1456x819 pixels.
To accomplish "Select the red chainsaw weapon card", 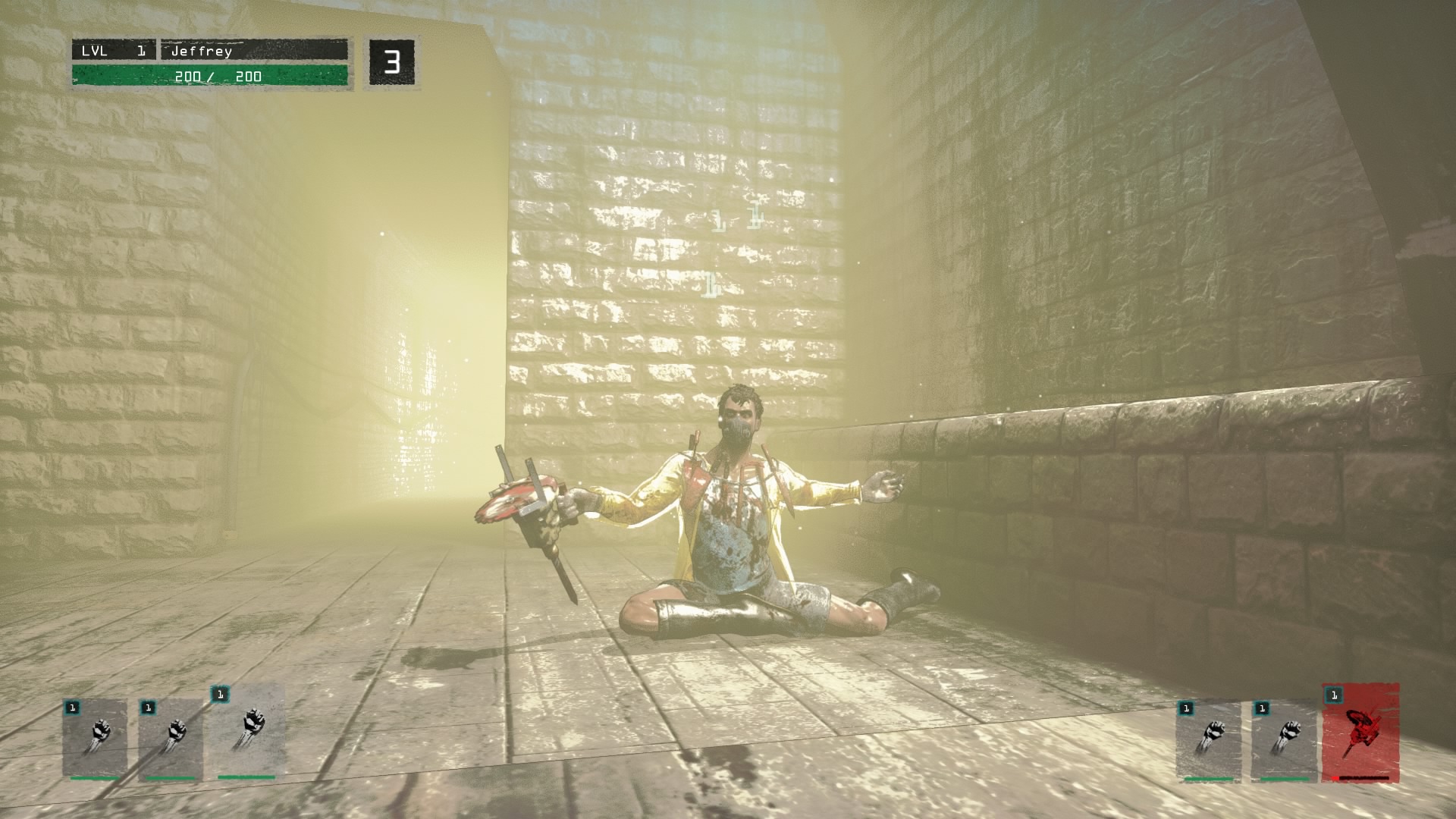I will (1360, 733).
